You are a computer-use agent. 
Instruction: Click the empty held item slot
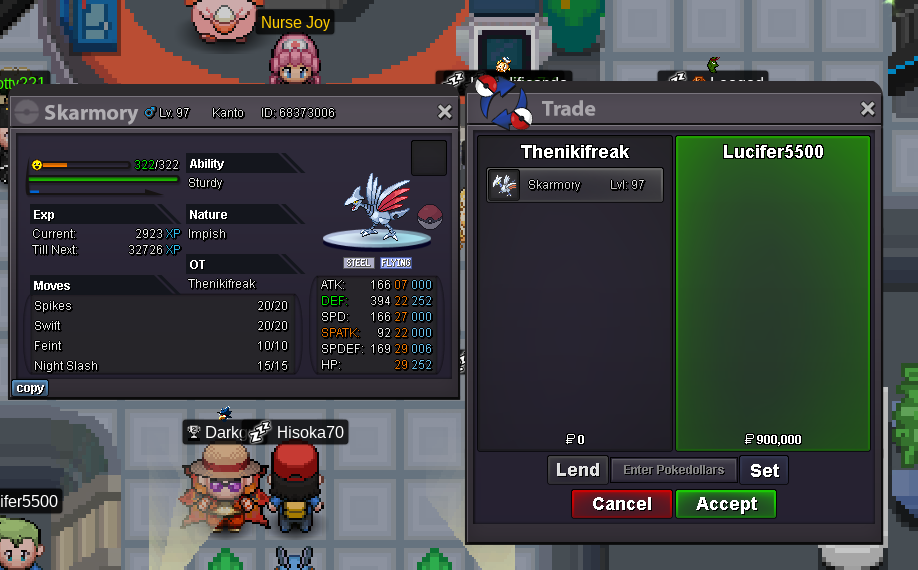(427, 157)
